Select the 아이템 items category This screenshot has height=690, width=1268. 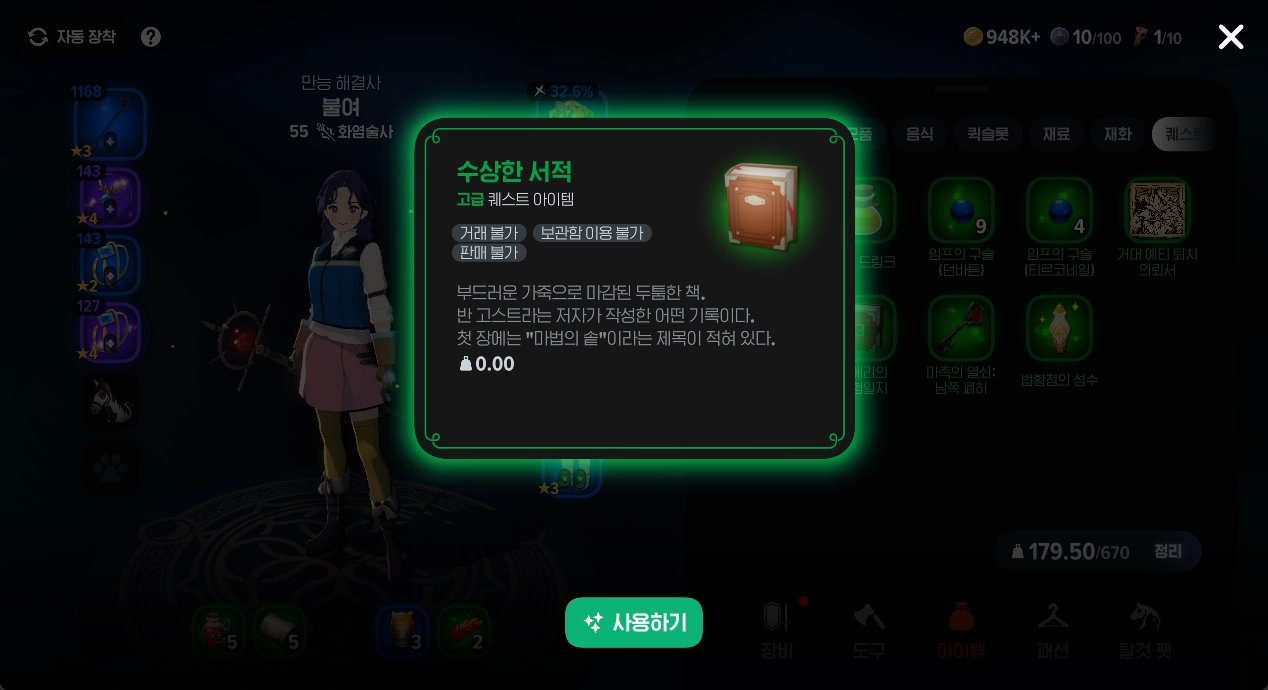coord(961,630)
